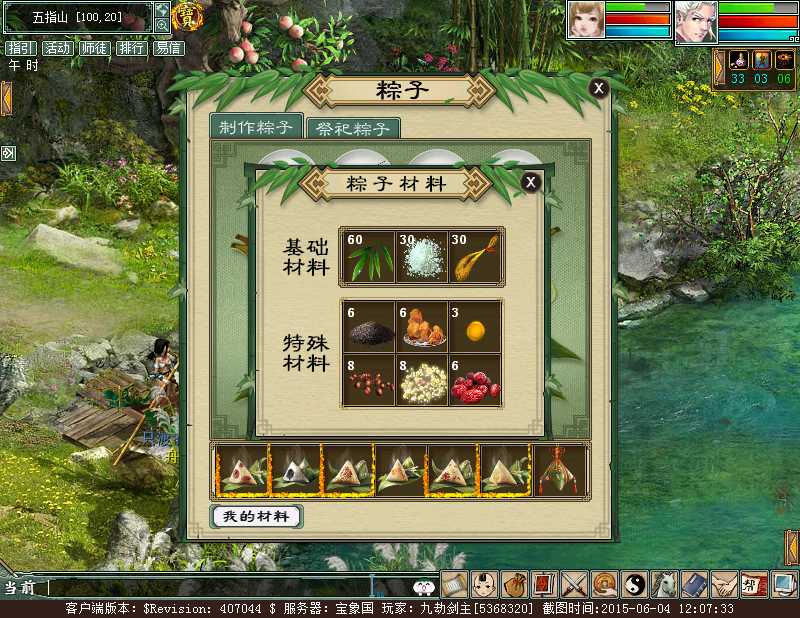Viewport: 800px width, 618px height.
Task: Open the 指引 guide button
Action: coord(20,48)
